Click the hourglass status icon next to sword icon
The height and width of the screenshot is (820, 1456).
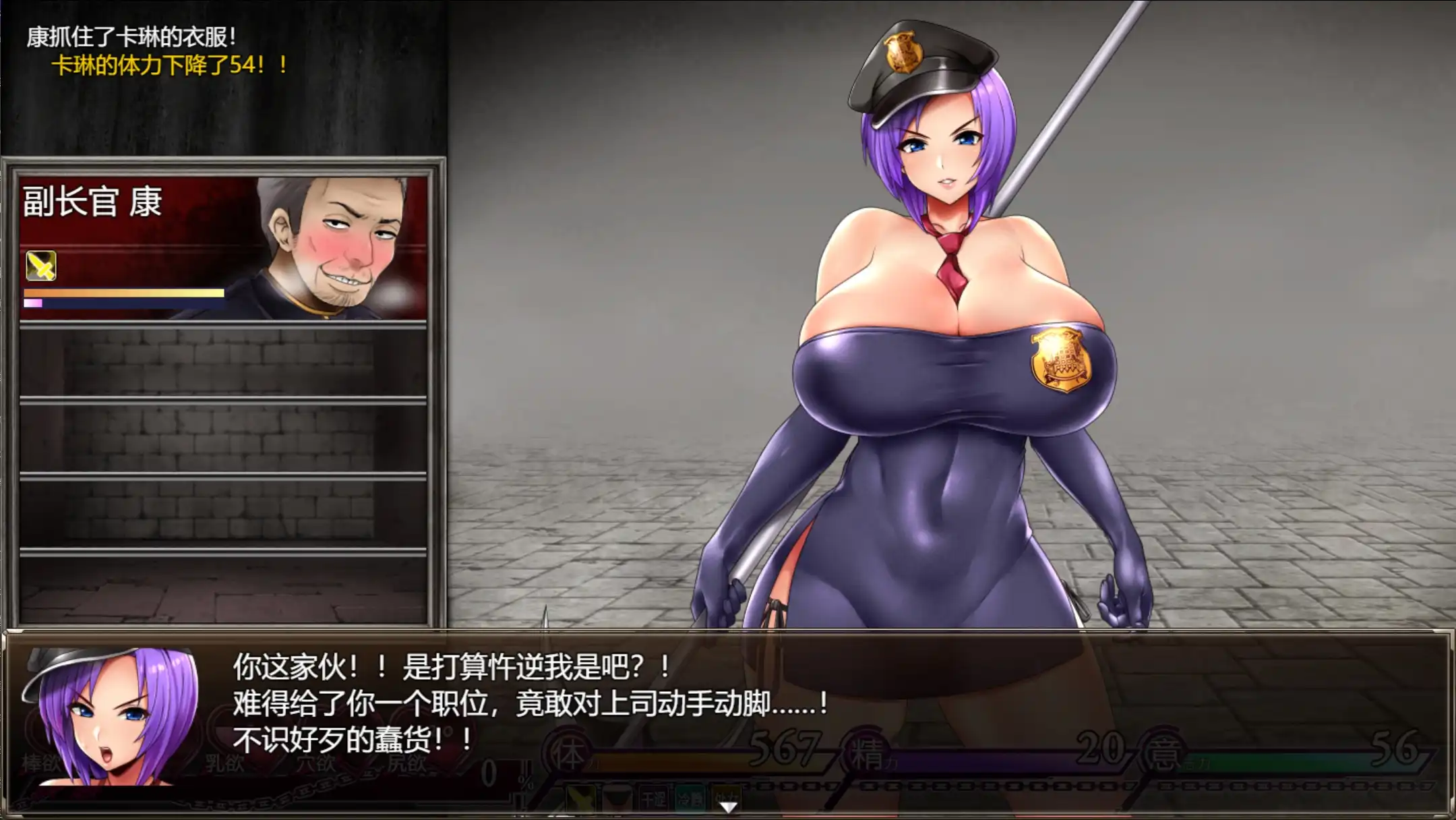[617, 796]
